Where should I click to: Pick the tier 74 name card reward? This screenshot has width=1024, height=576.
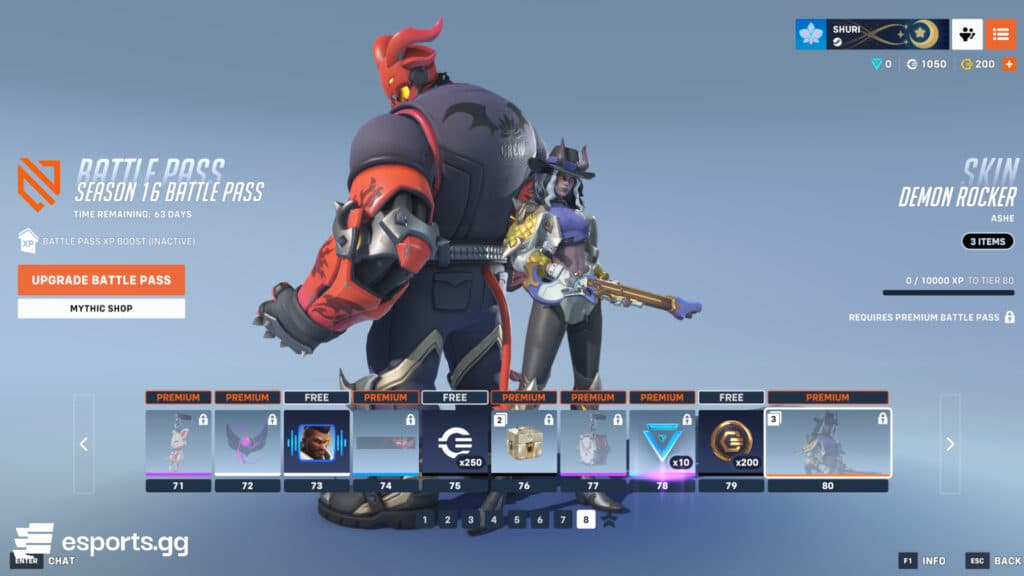pyautogui.click(x=385, y=441)
